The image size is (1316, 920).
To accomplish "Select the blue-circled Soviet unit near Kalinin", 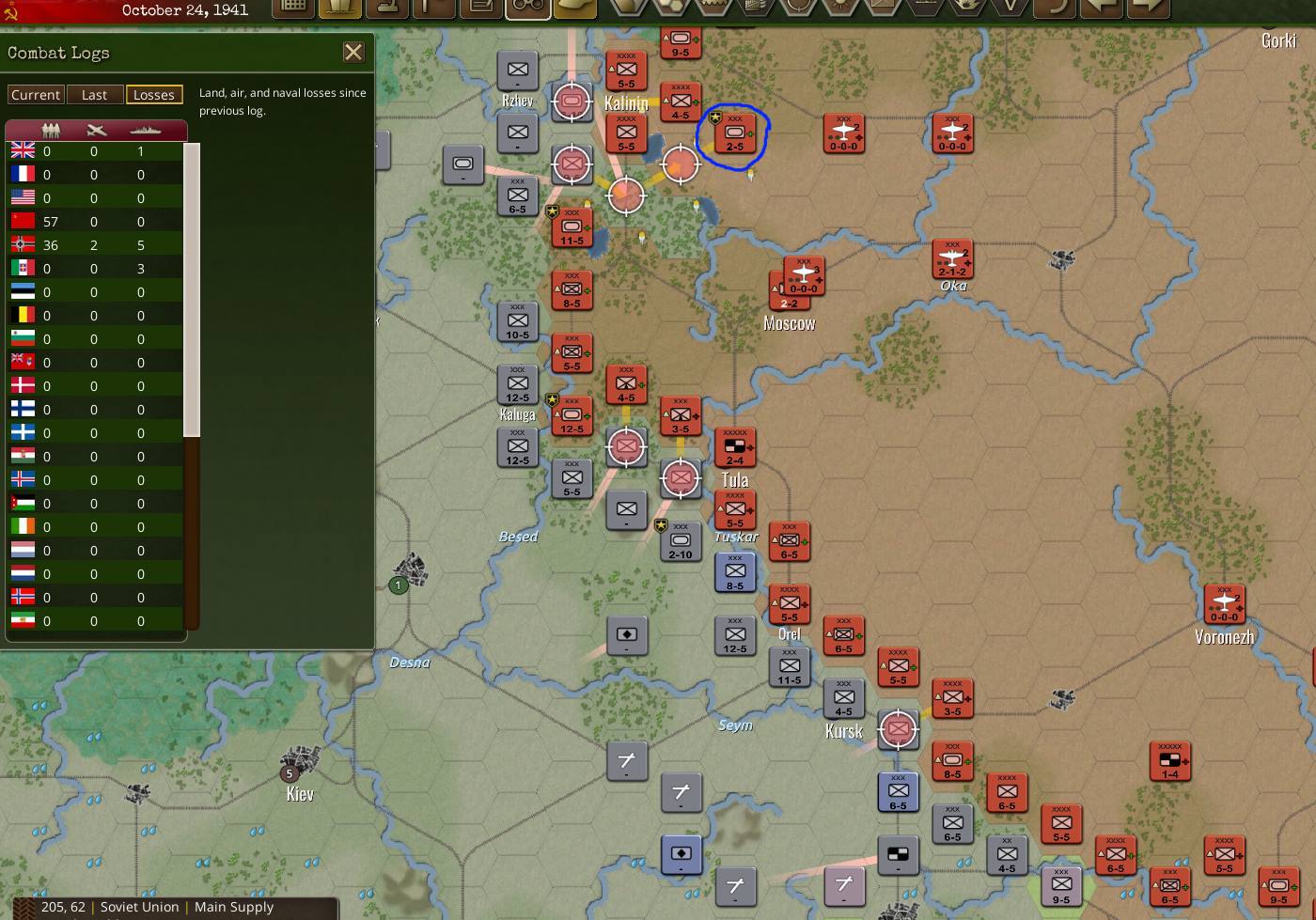I will (x=735, y=134).
